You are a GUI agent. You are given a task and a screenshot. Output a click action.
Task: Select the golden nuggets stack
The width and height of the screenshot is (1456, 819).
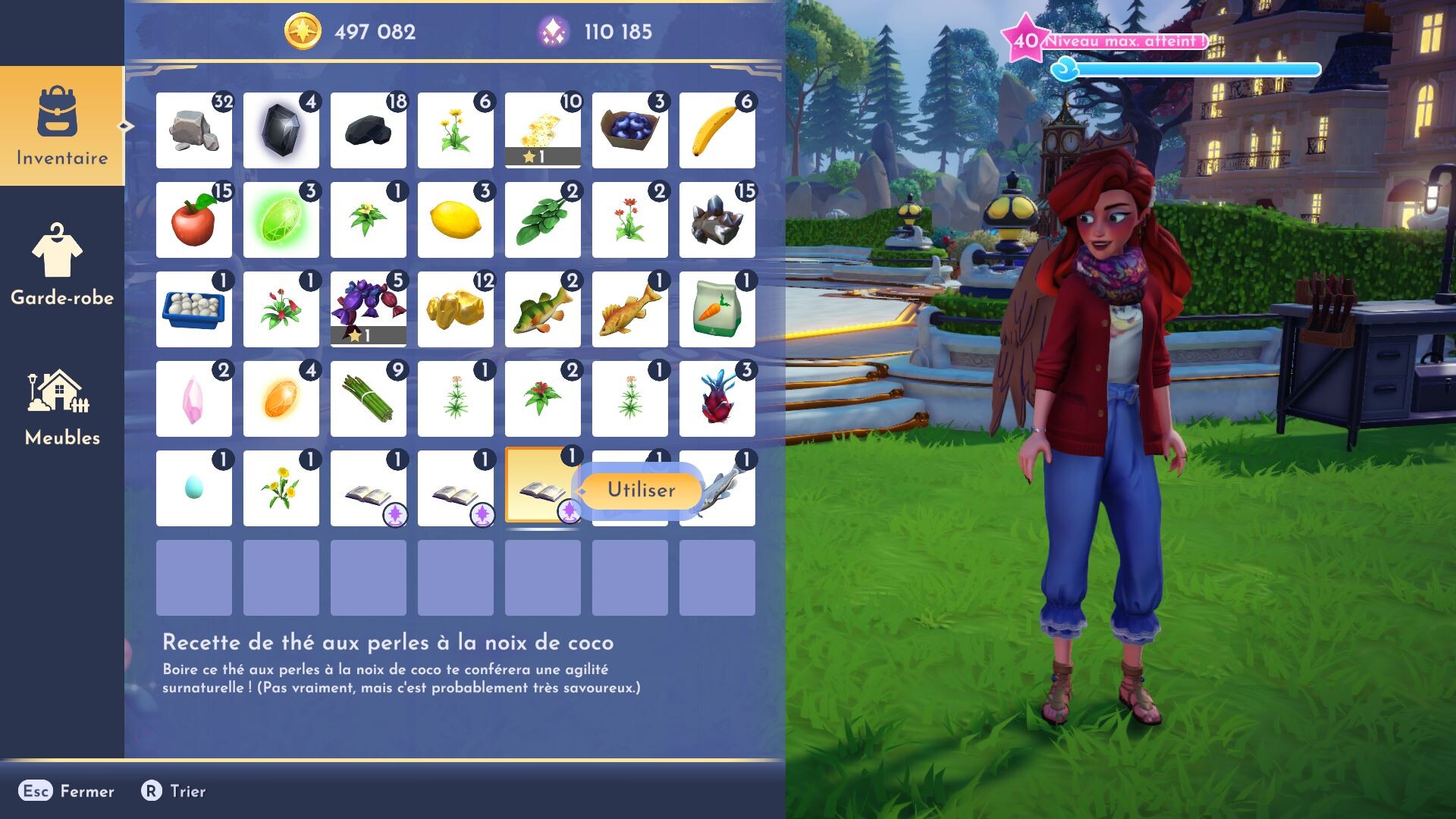[455, 309]
